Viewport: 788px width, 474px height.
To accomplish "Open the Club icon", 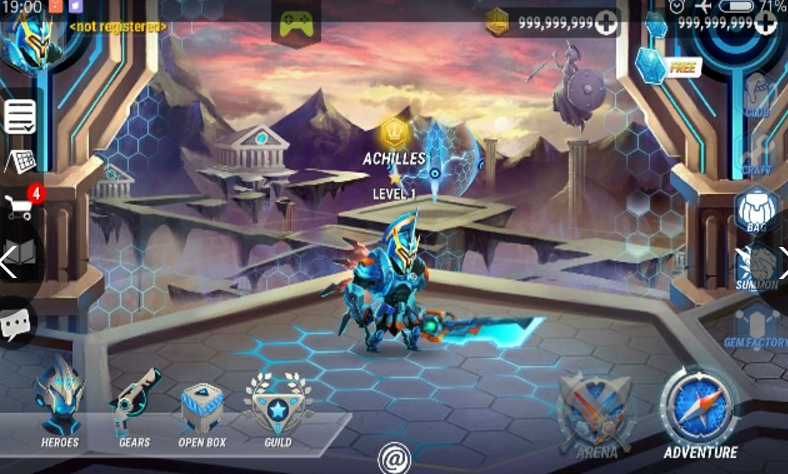I will [x=758, y=93].
